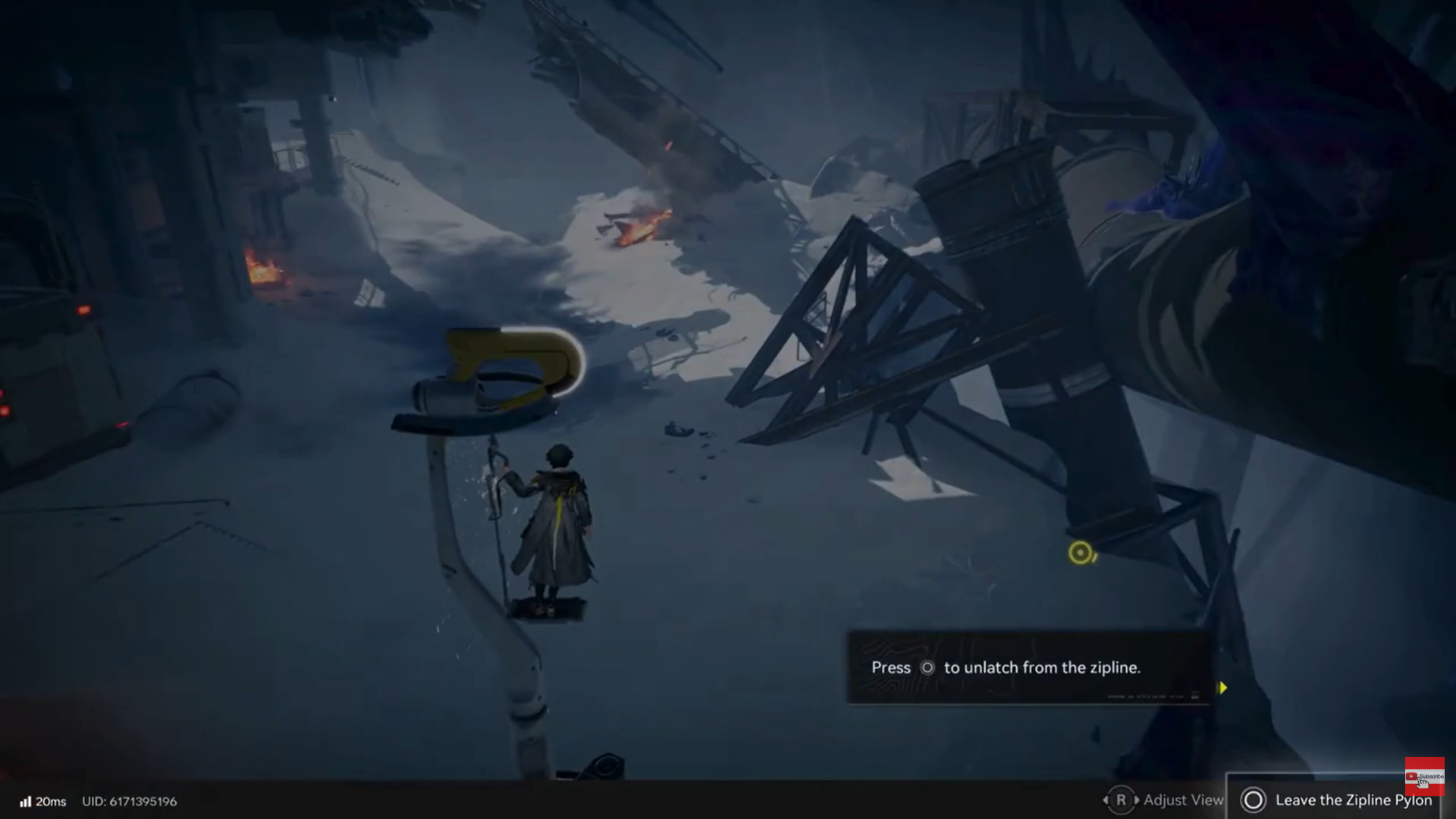Click the 20ms ping indicator
The width and height of the screenshot is (1456, 819).
point(52,801)
